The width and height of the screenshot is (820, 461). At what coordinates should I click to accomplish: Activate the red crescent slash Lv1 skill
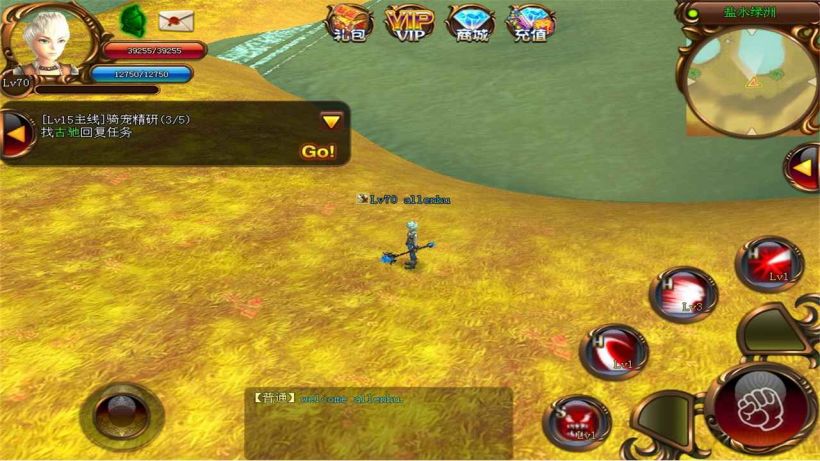pos(613,352)
